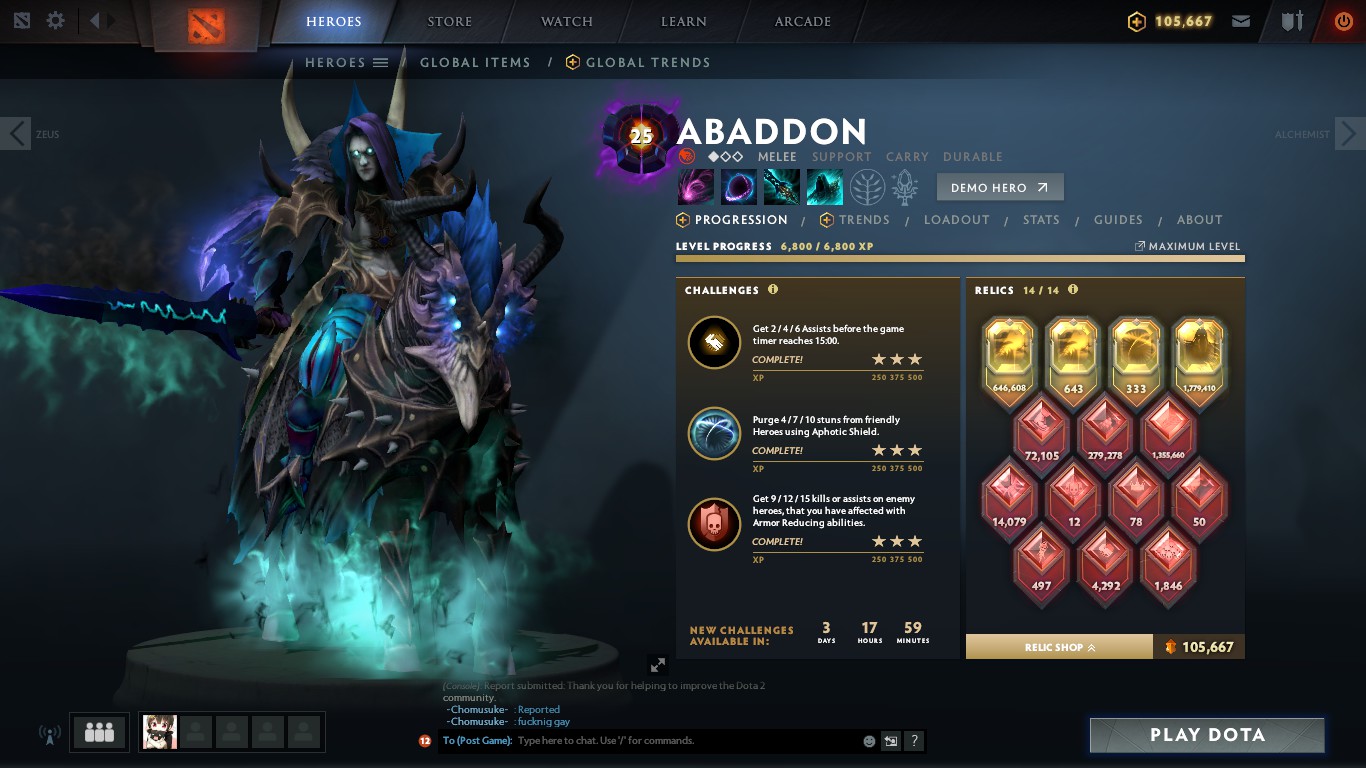Image resolution: width=1366 pixels, height=768 pixels.
Task: Expand the Relic Shop panel
Action: (1058, 647)
